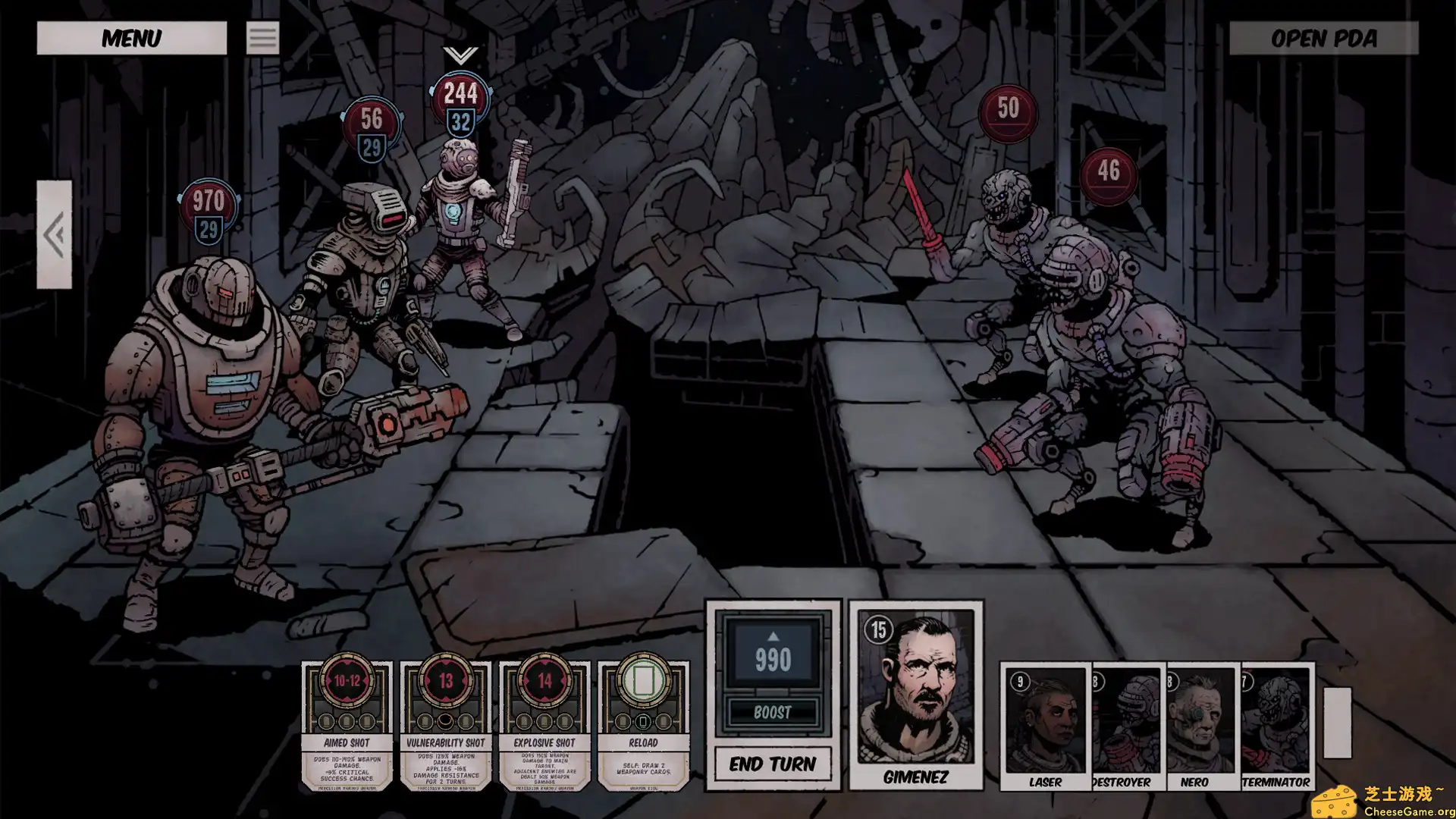
Task: End the current turn
Action: 772,764
